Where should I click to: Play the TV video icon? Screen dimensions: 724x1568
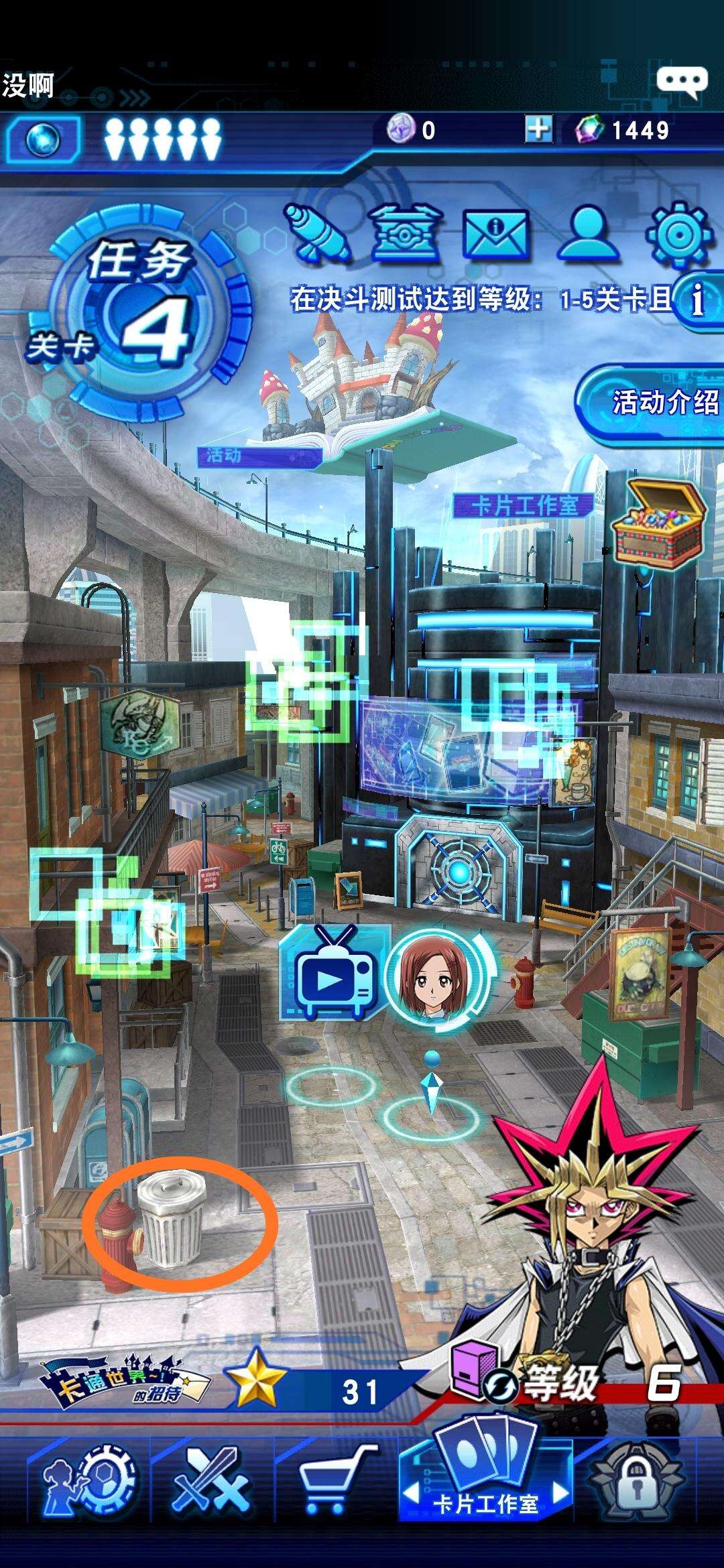332,975
